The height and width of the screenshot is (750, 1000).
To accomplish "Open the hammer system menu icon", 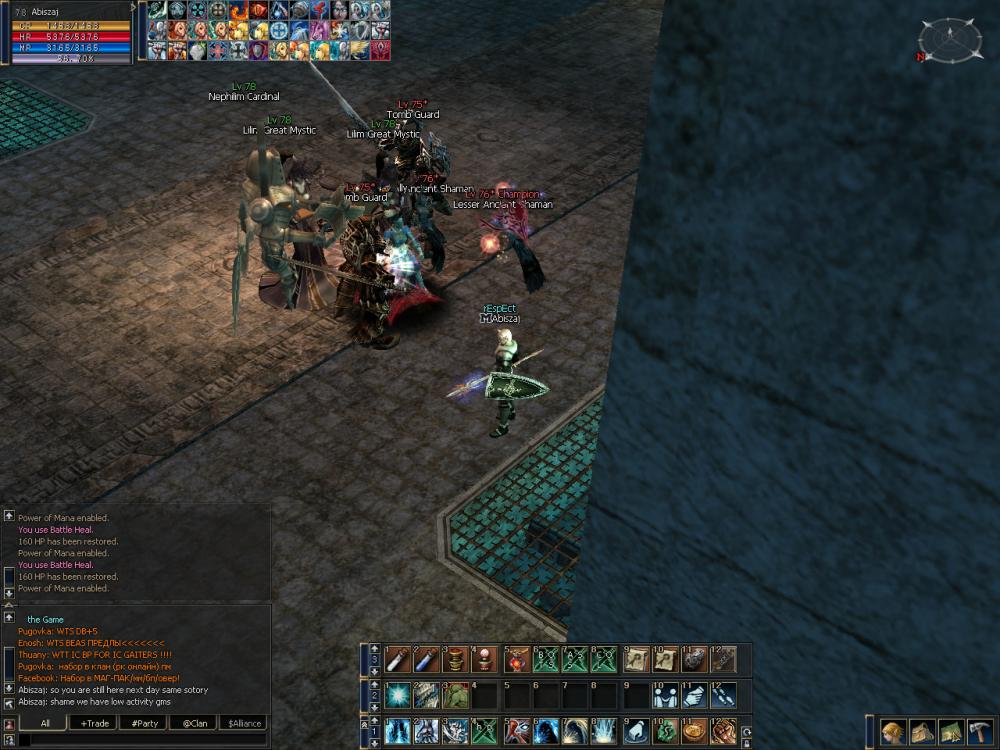I will (x=980, y=731).
